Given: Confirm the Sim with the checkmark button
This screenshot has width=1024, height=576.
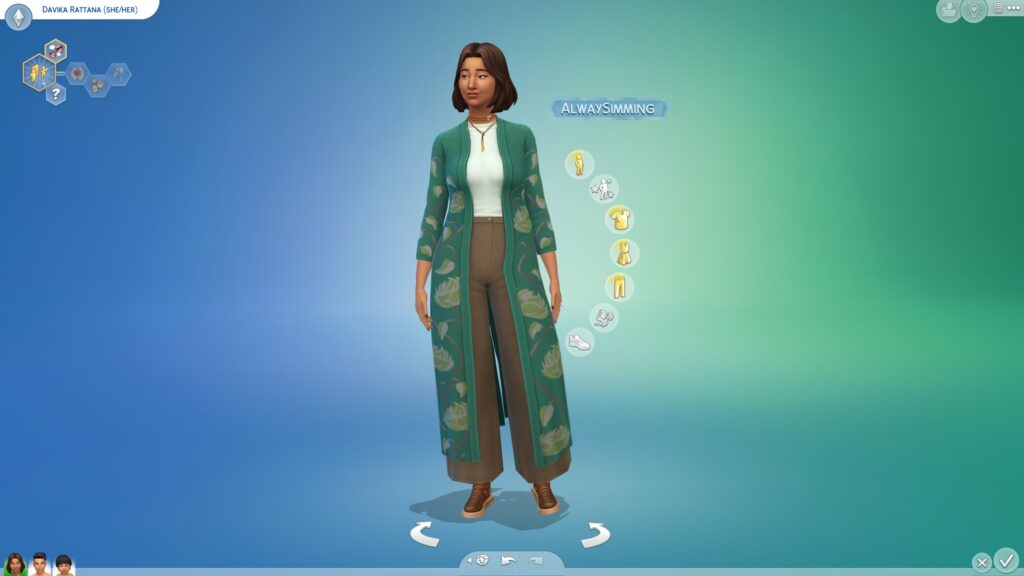Looking at the screenshot, I should pyautogui.click(x=1006, y=559).
